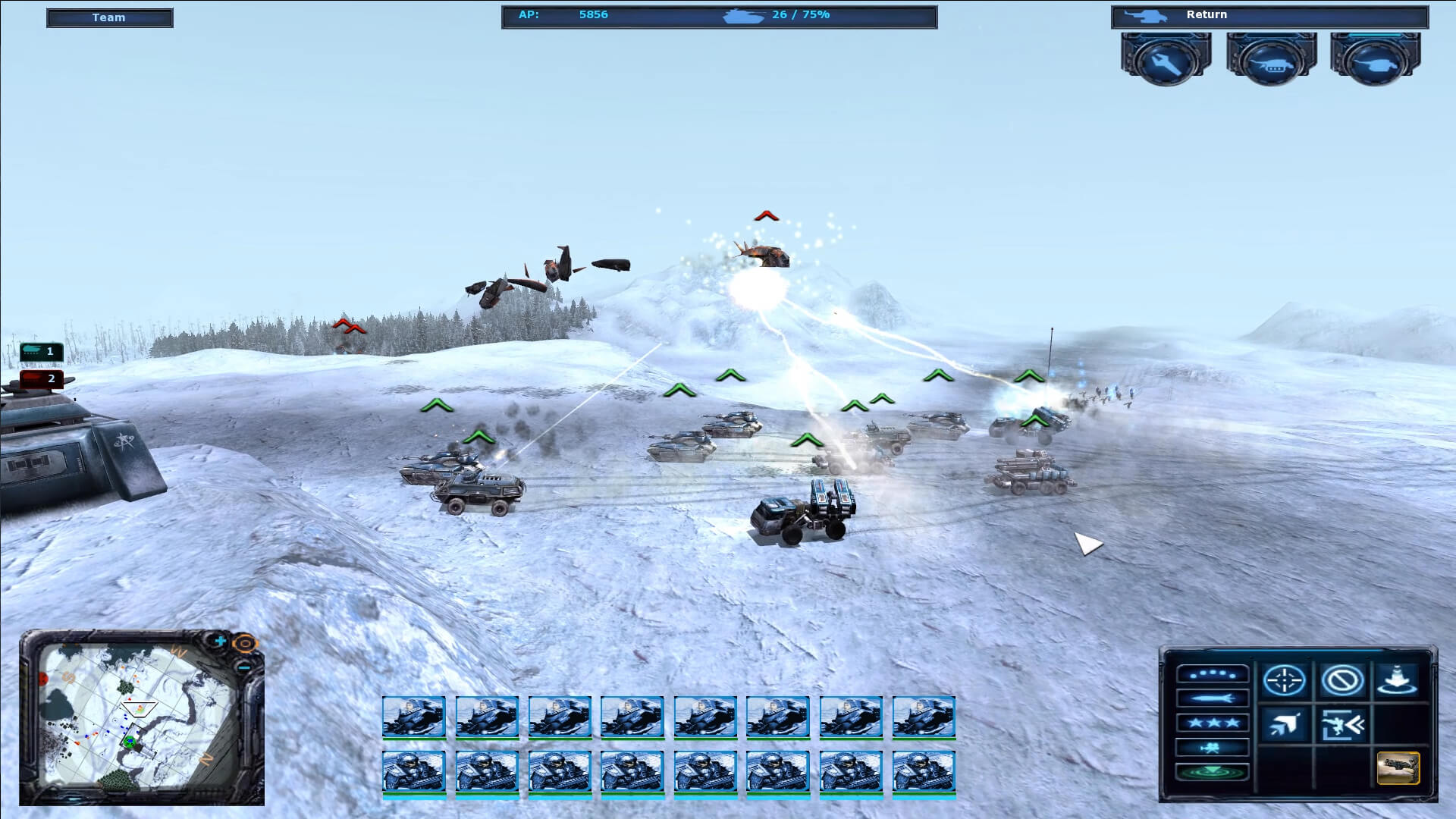Toggle the orange ring minimap button

[244, 645]
